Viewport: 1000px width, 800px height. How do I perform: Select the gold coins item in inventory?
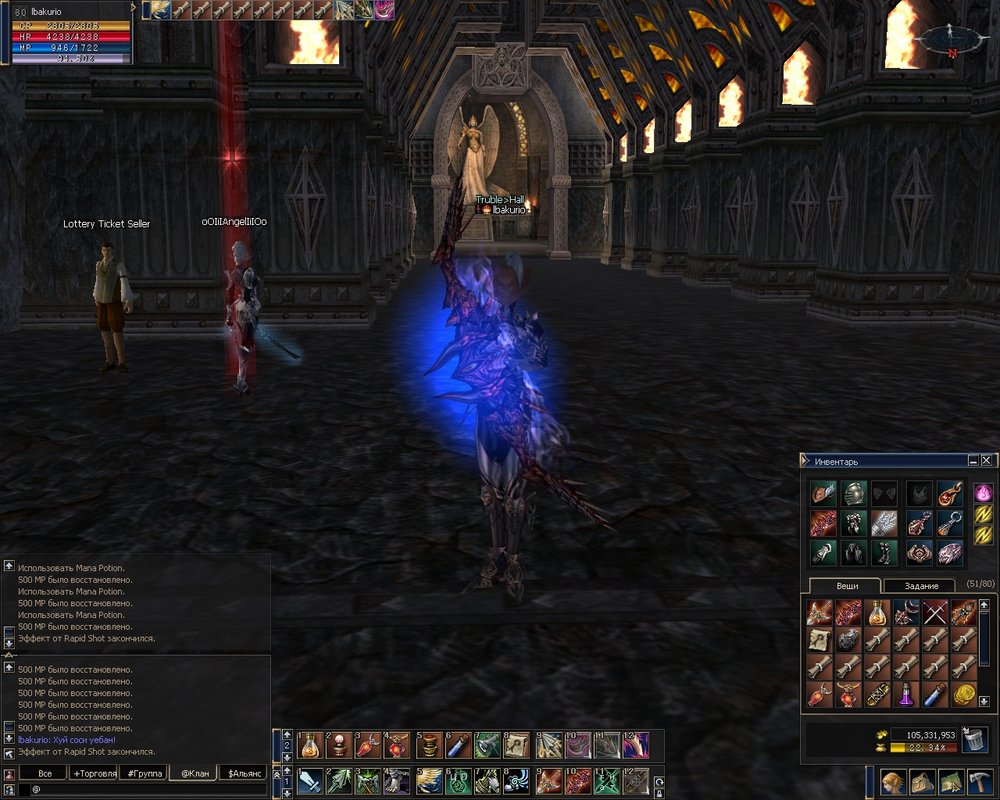click(x=964, y=695)
